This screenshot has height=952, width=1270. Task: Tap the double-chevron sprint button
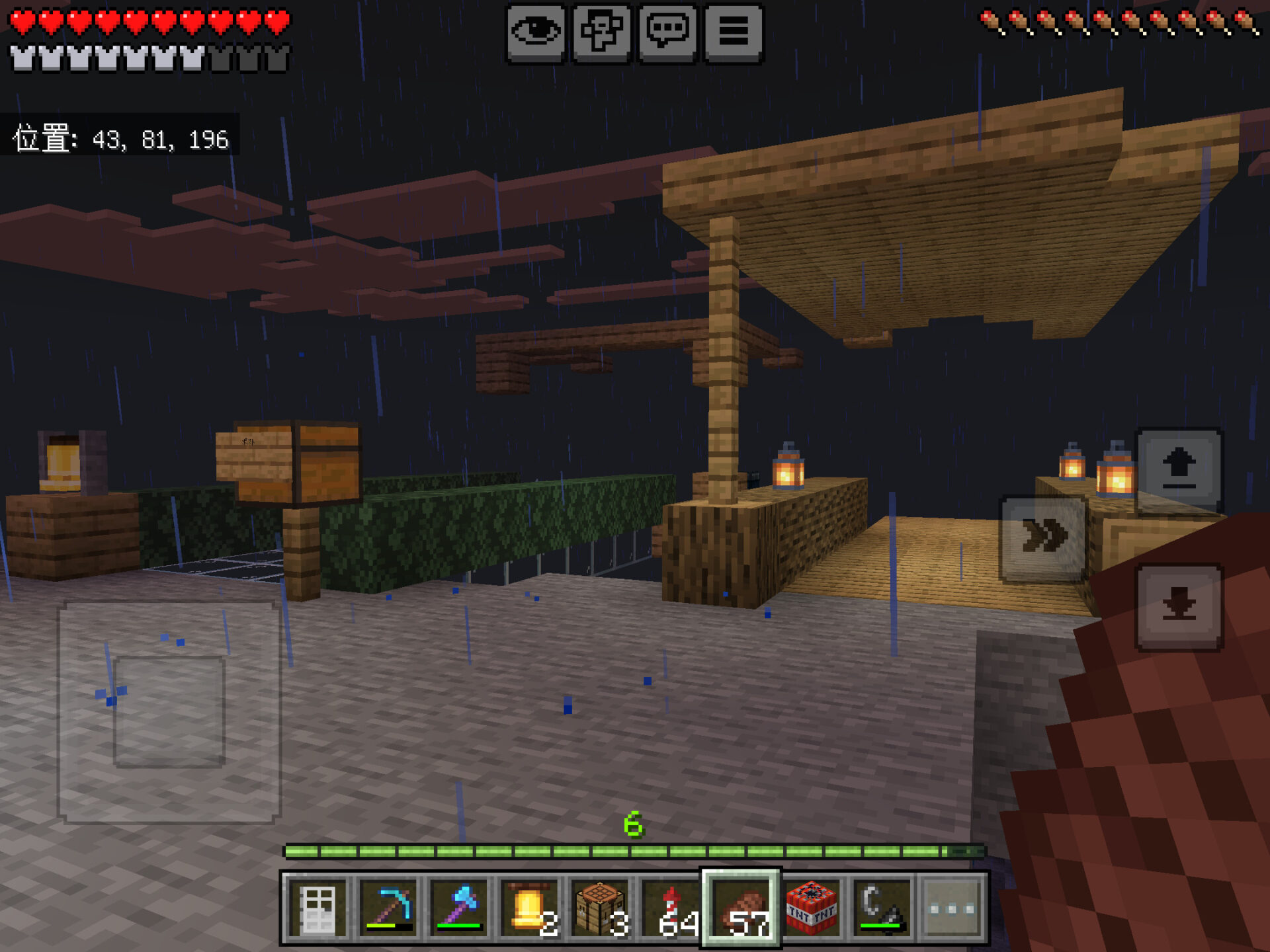pos(1043,537)
